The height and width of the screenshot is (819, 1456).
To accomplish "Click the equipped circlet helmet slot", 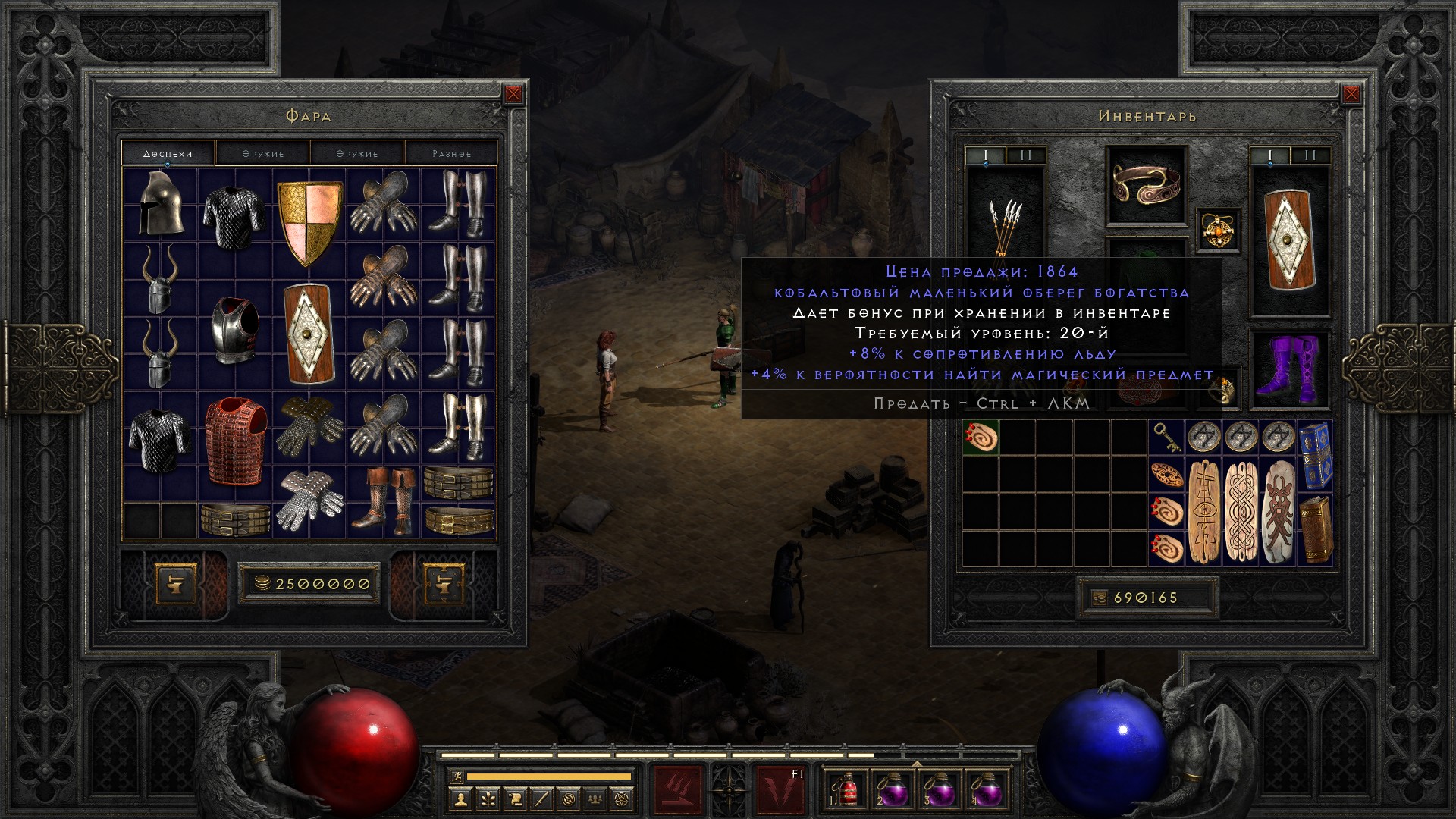I will point(1146,184).
